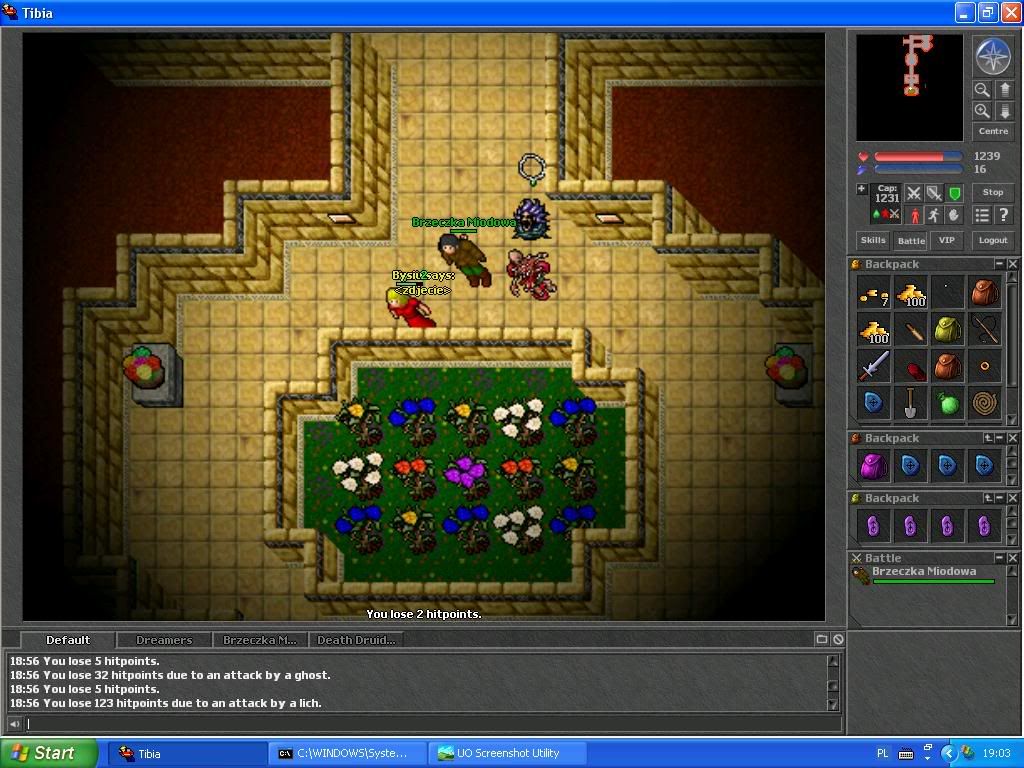Centre the minimap
The height and width of the screenshot is (768, 1024).
pyautogui.click(x=992, y=131)
